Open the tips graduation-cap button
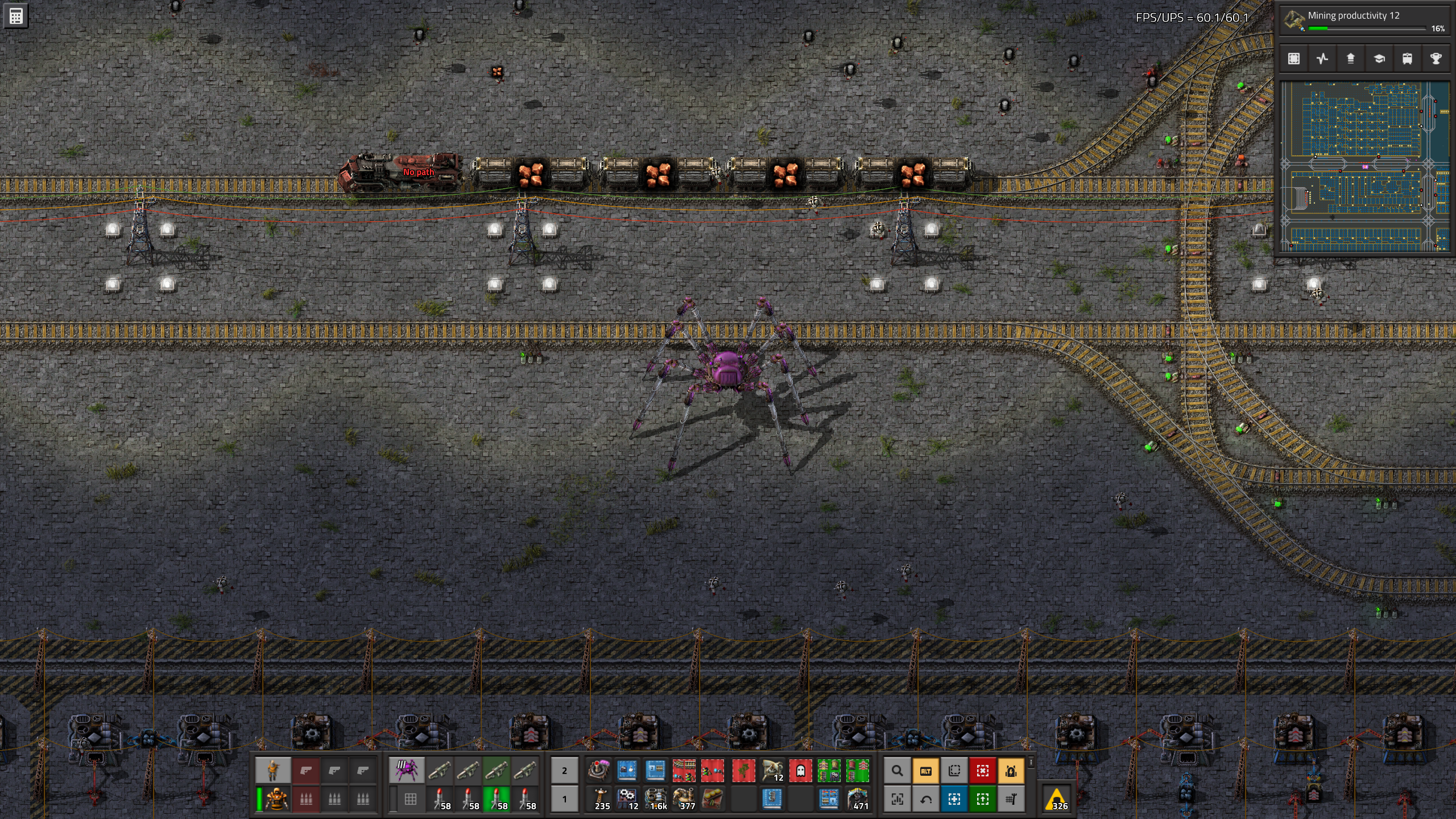This screenshot has height=819, width=1456. pos(1379,59)
